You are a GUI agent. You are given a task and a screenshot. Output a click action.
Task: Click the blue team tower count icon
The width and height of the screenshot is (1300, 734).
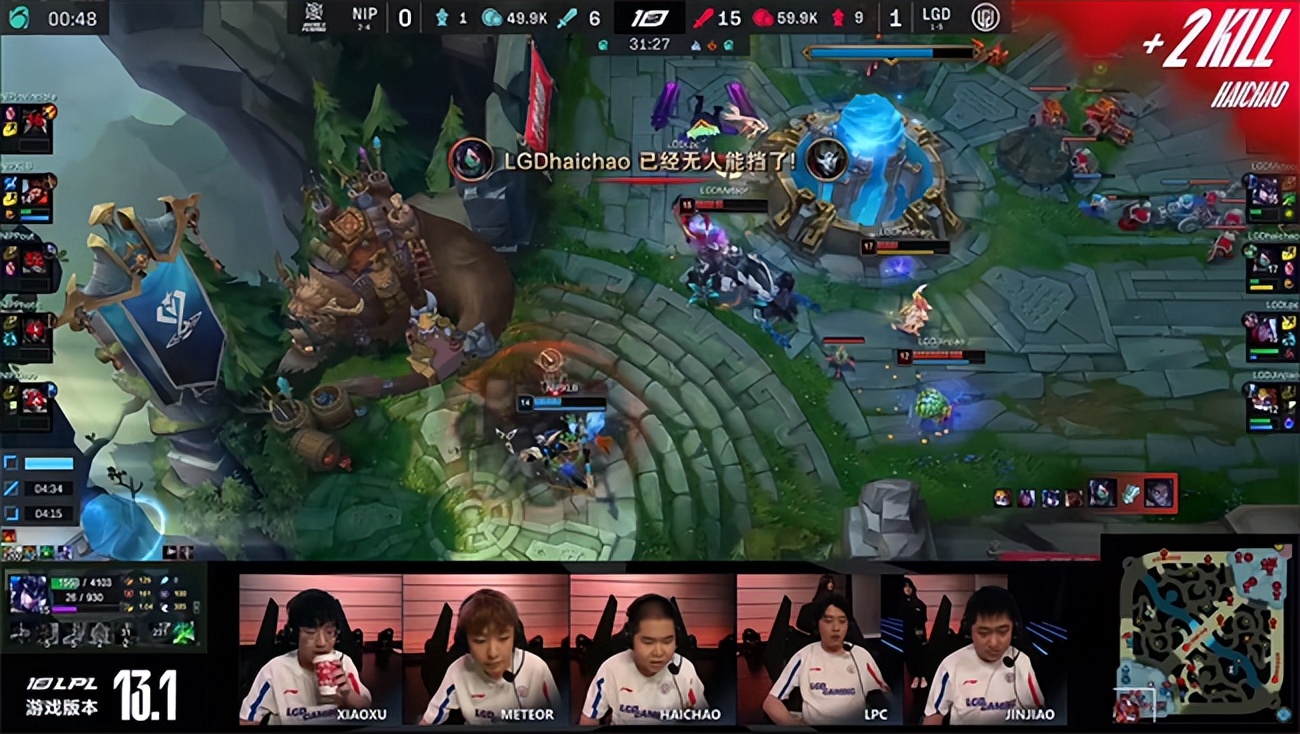442,18
